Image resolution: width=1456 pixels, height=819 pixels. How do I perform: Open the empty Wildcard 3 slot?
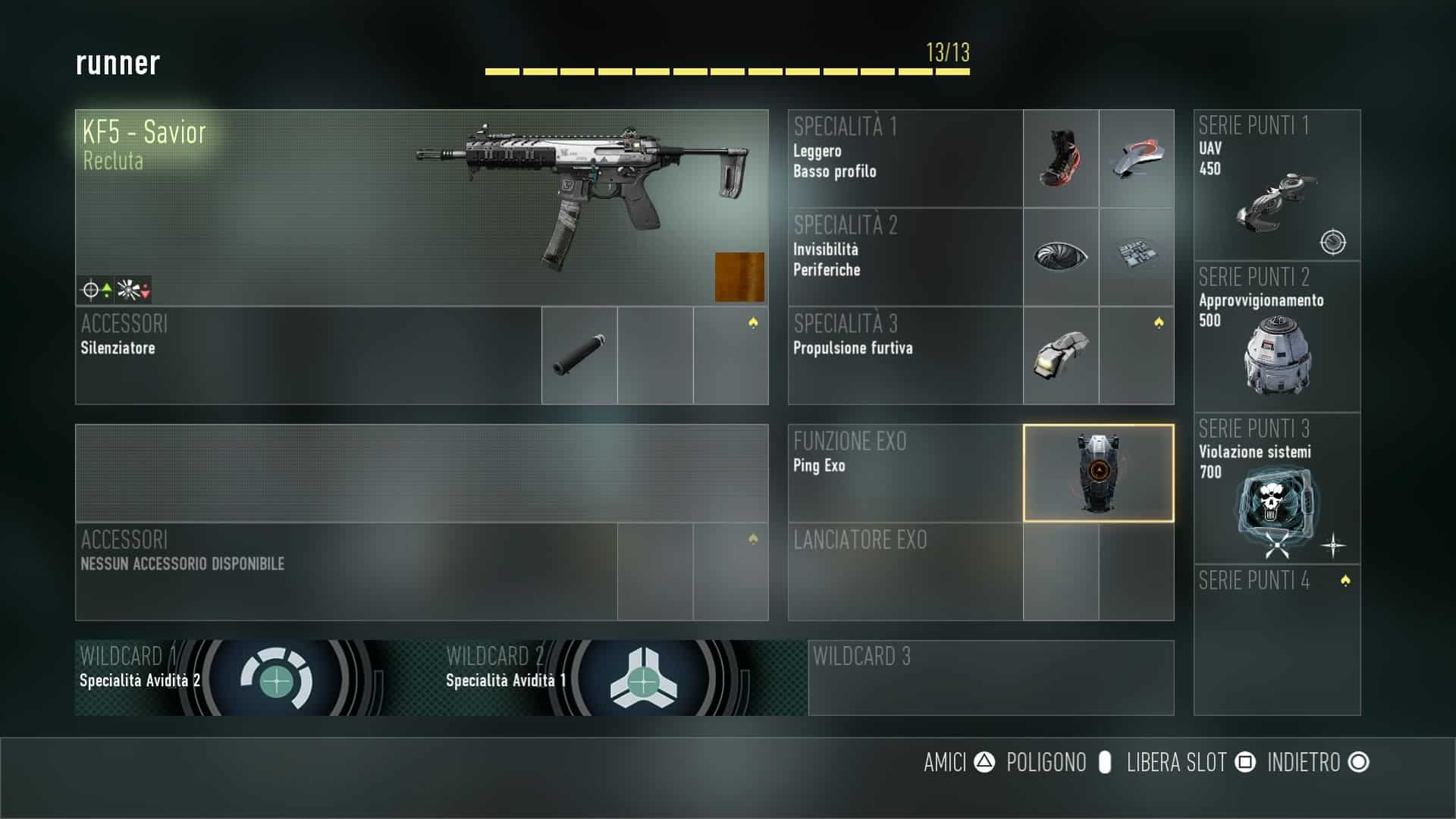990,678
